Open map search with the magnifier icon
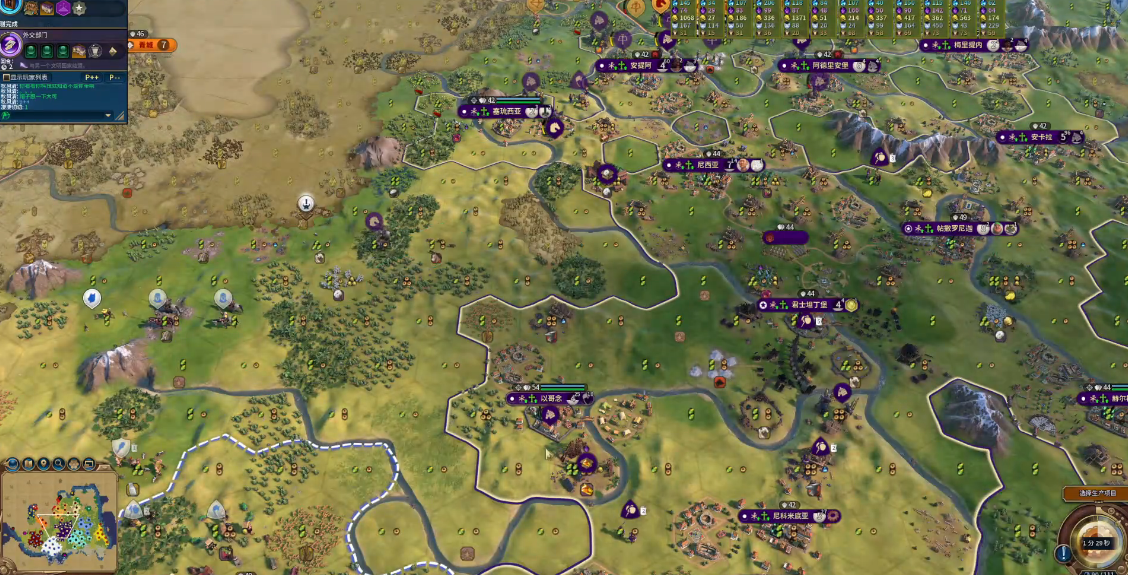Viewport: 1128px width, 575px height. (59, 464)
